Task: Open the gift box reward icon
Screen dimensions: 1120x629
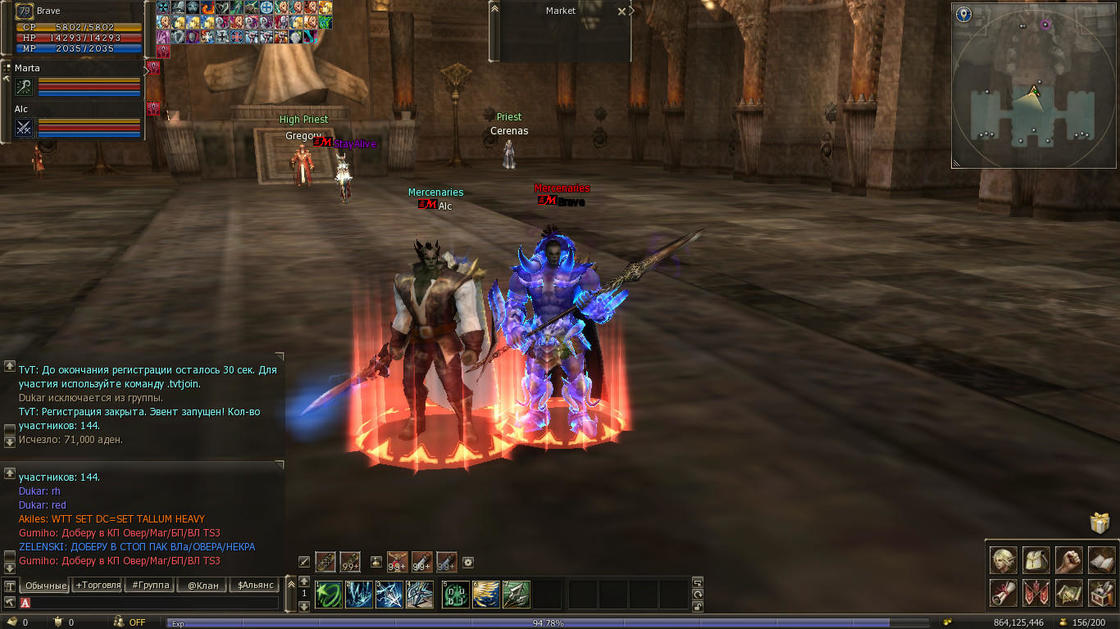Action: click(x=1100, y=523)
